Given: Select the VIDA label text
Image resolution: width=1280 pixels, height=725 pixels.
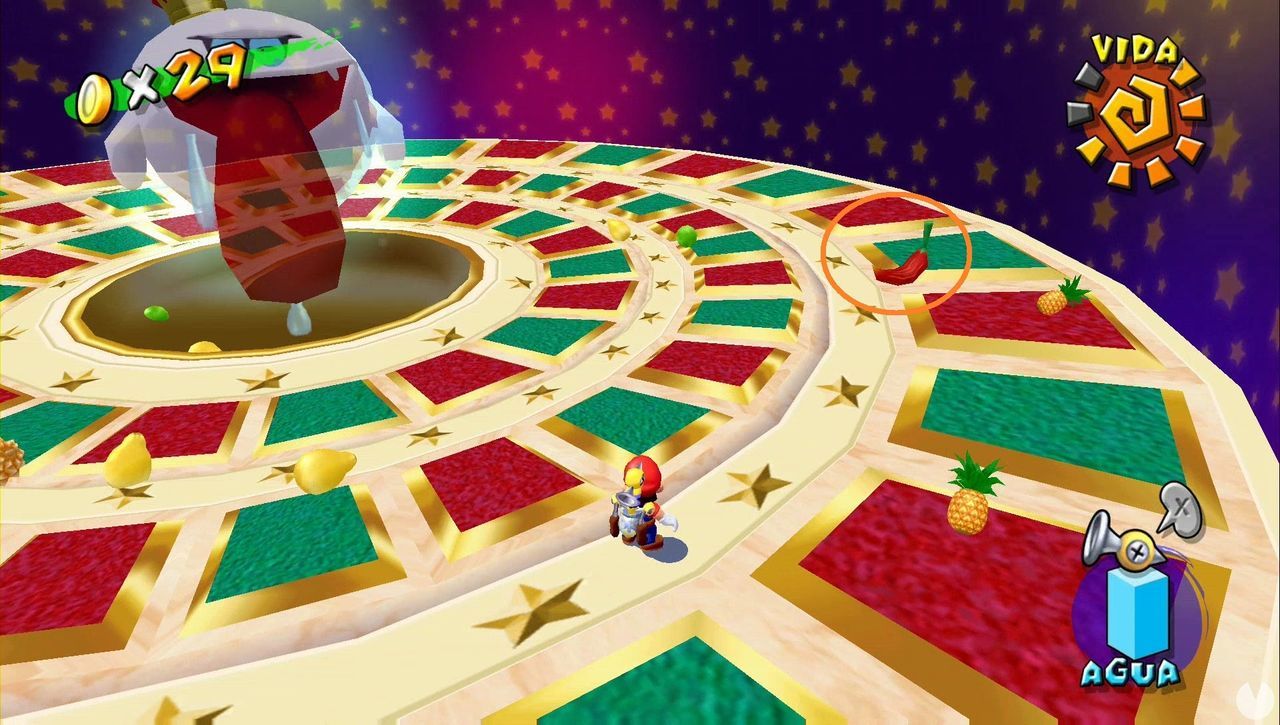Looking at the screenshot, I should click(1133, 49).
